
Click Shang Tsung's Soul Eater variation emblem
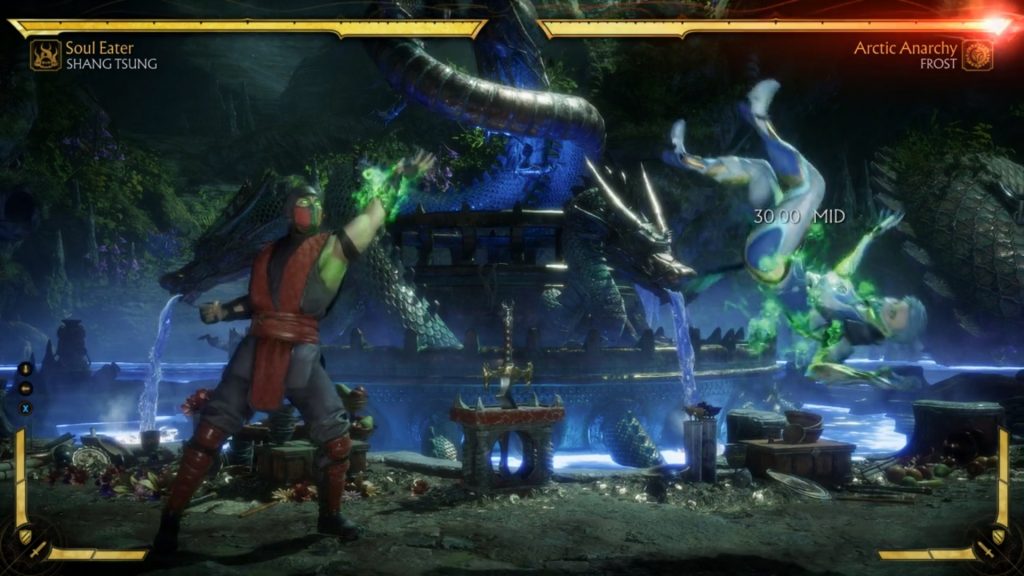pos(45,54)
